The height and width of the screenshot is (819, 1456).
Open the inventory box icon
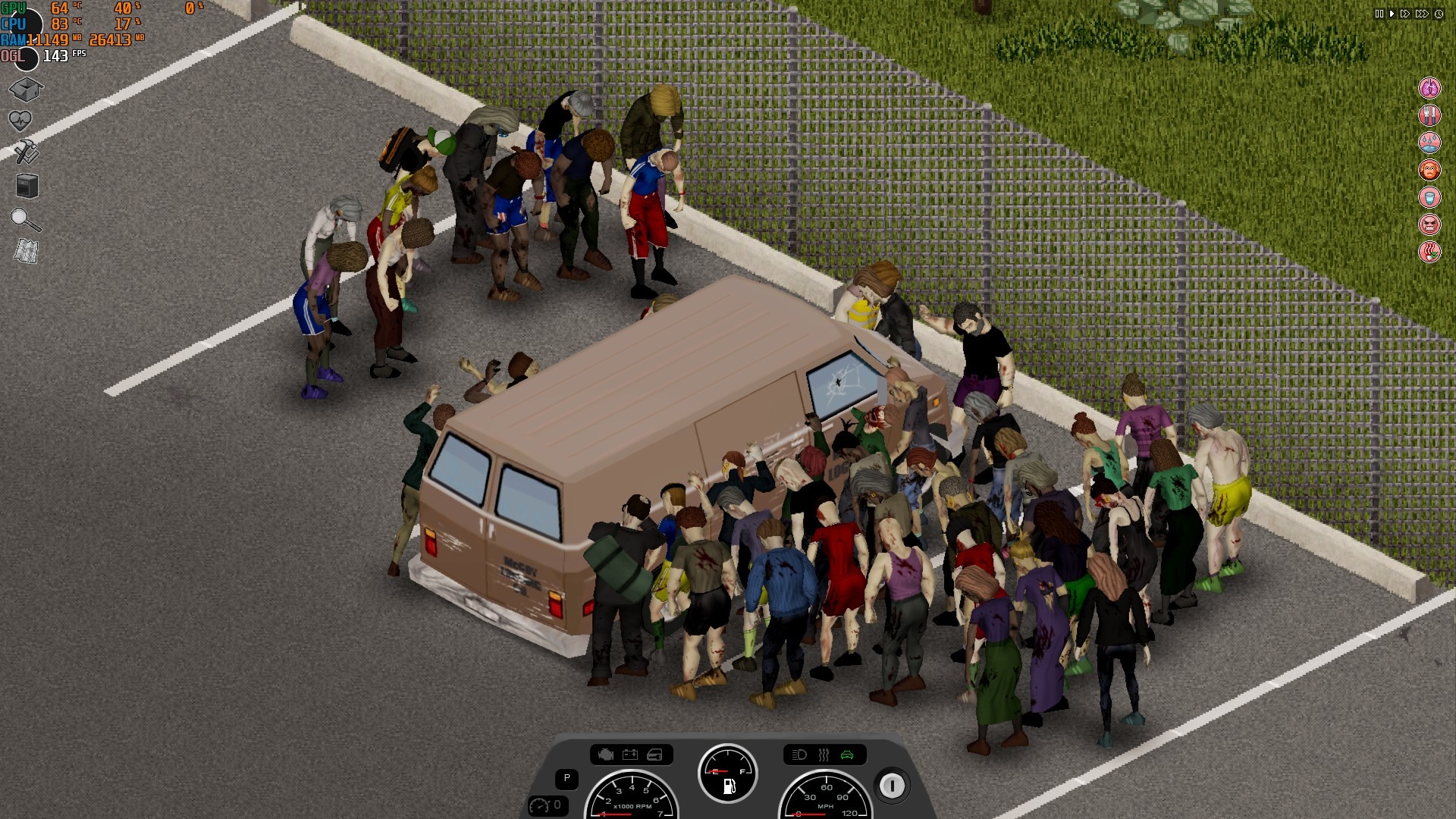point(26,89)
